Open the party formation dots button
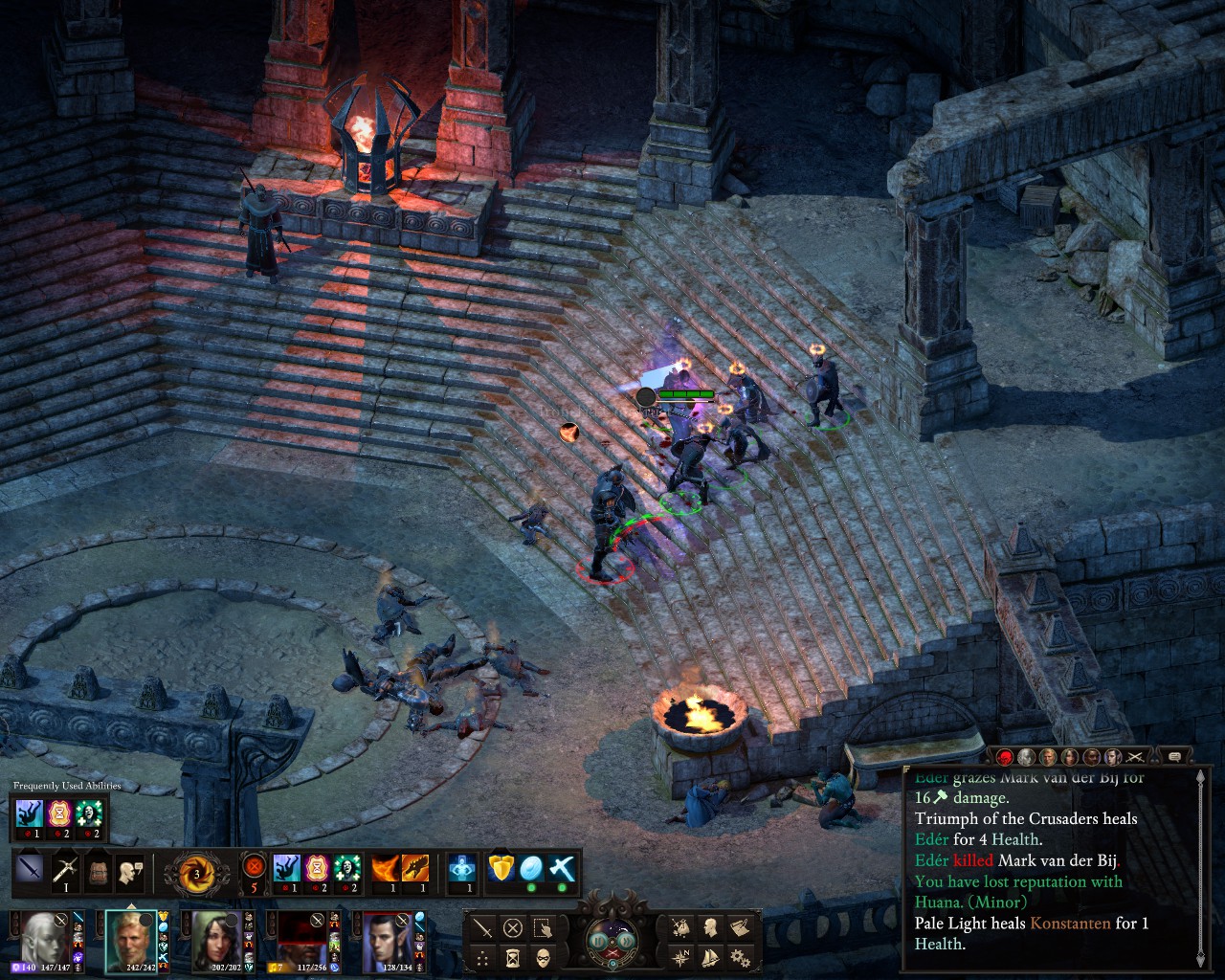 pos(483,957)
